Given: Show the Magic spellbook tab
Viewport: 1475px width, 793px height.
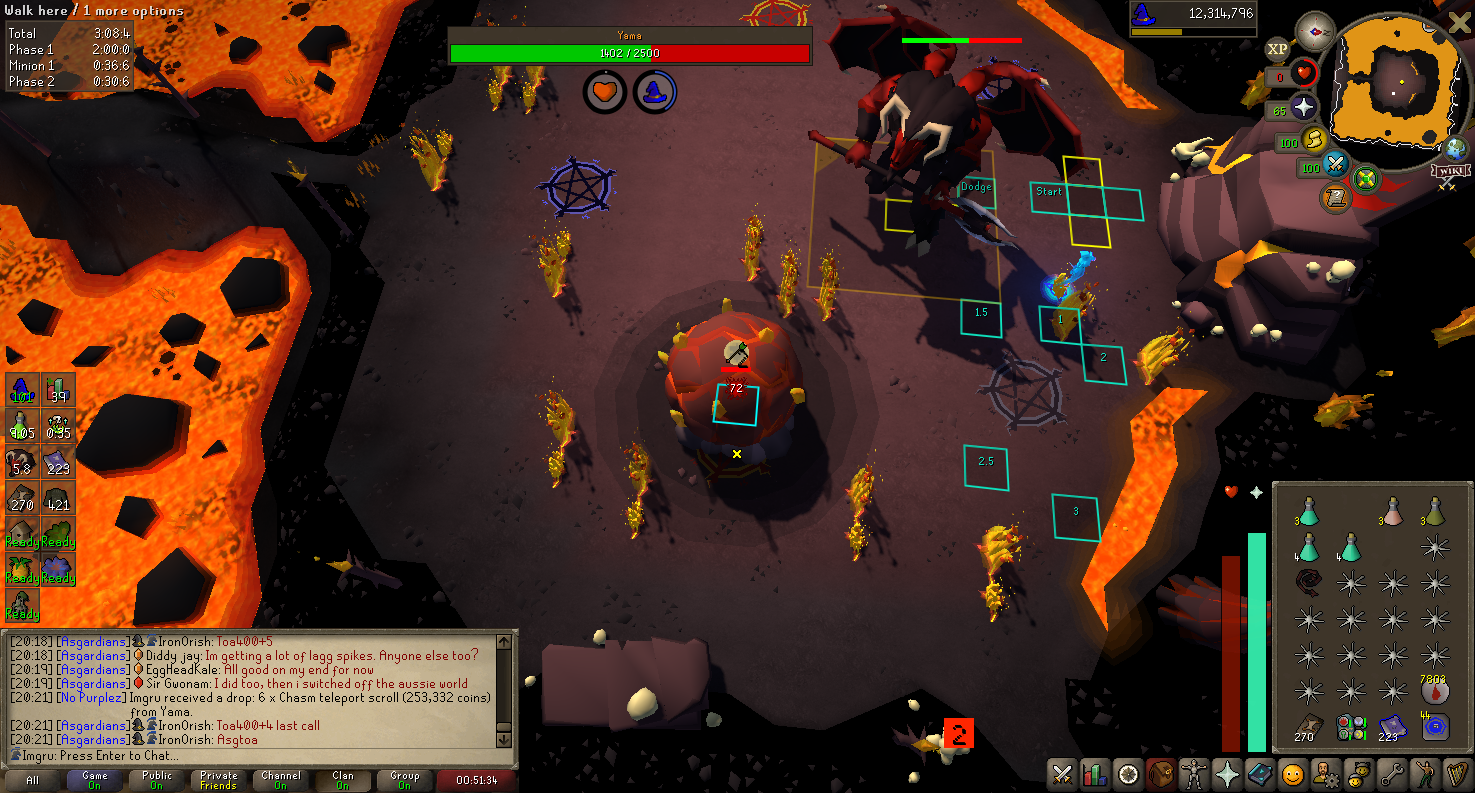Looking at the screenshot, I should (1260, 774).
